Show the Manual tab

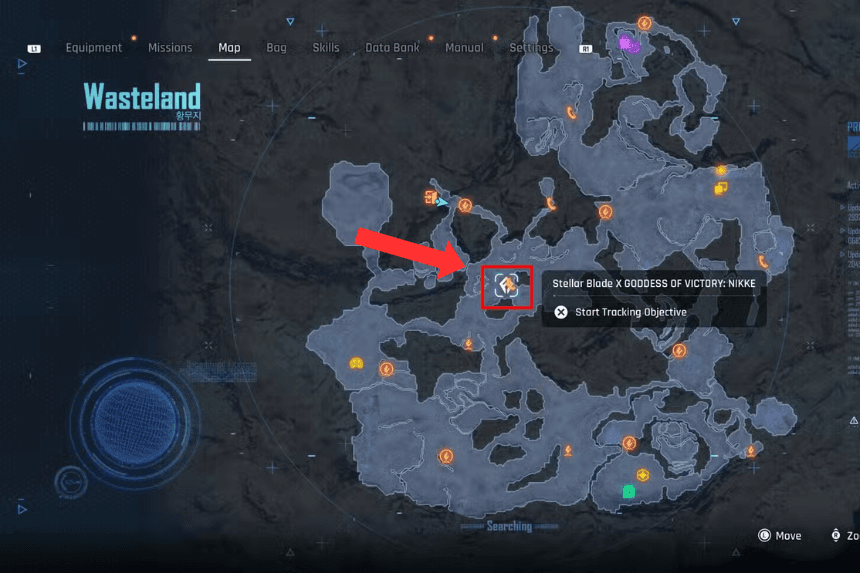[464, 48]
